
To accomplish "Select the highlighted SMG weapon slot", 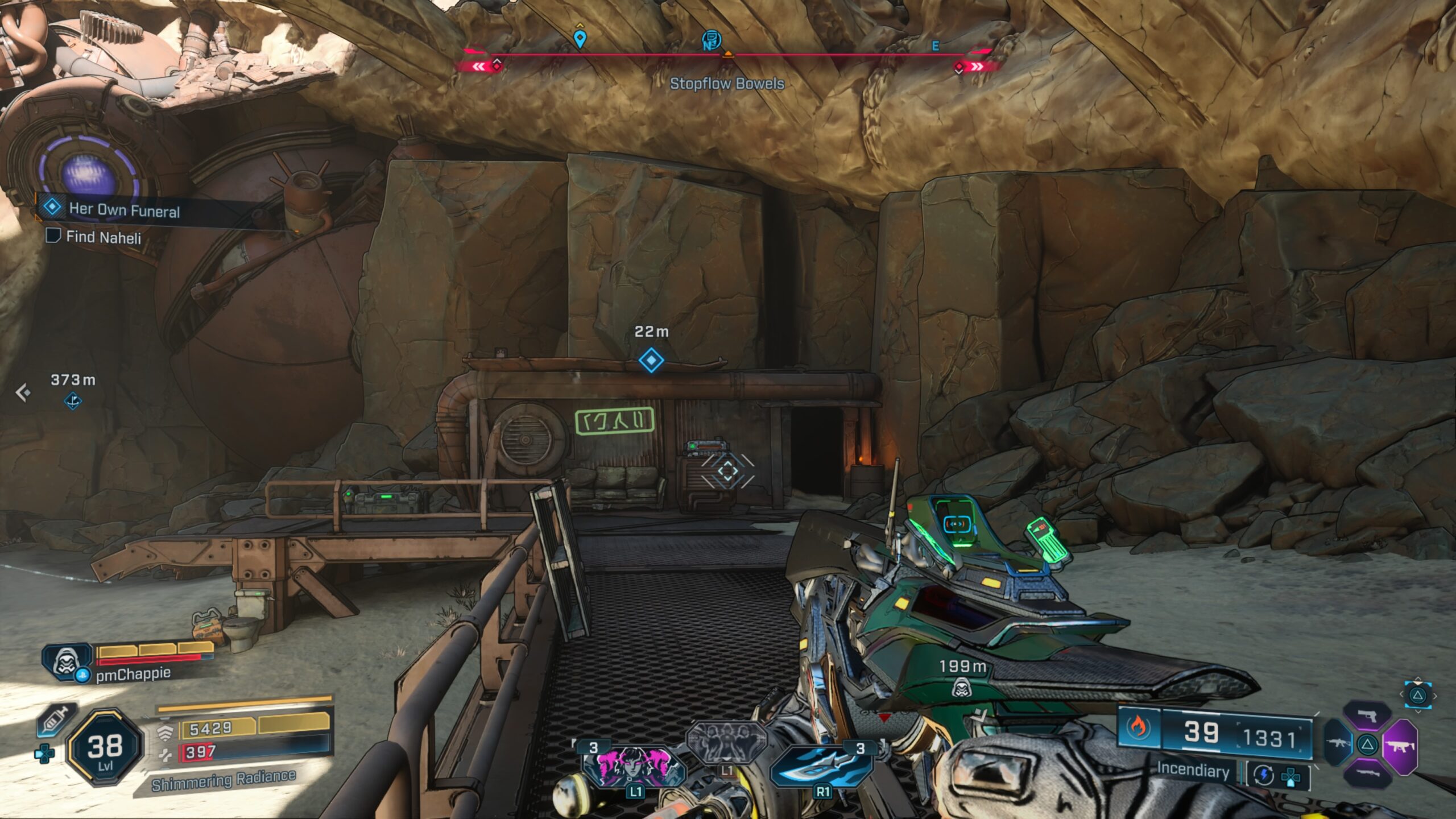I will [1401, 746].
